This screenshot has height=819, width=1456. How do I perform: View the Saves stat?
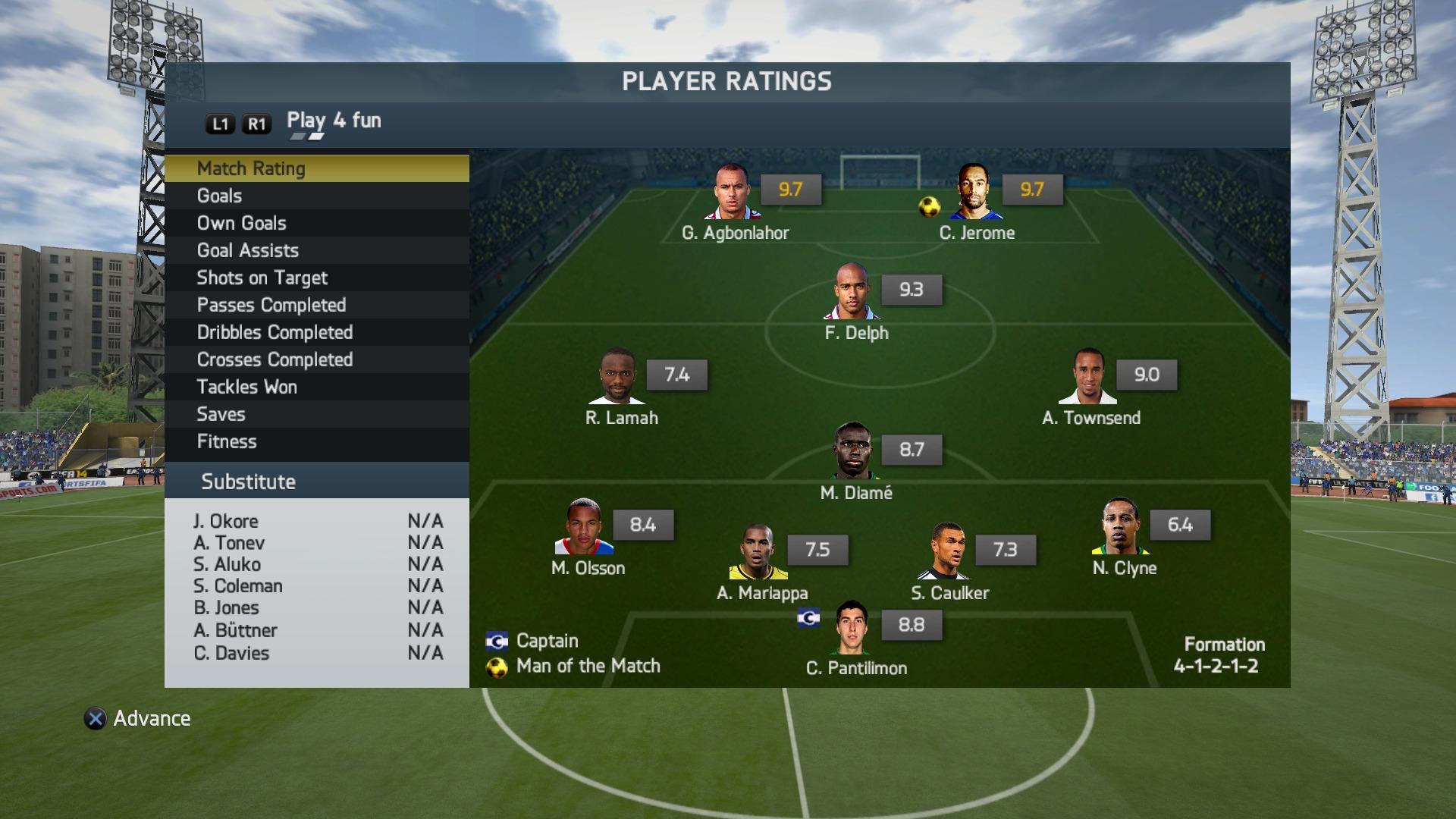316,414
